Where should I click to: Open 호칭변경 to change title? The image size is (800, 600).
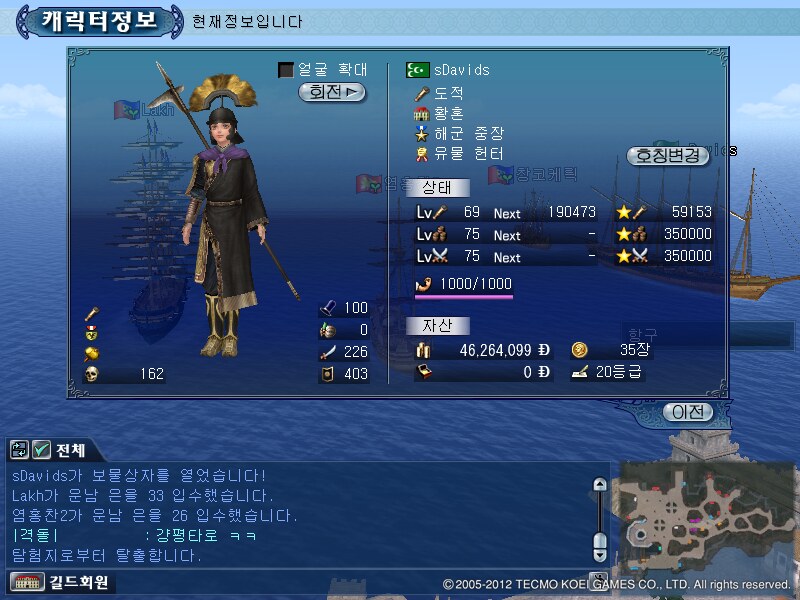667,156
